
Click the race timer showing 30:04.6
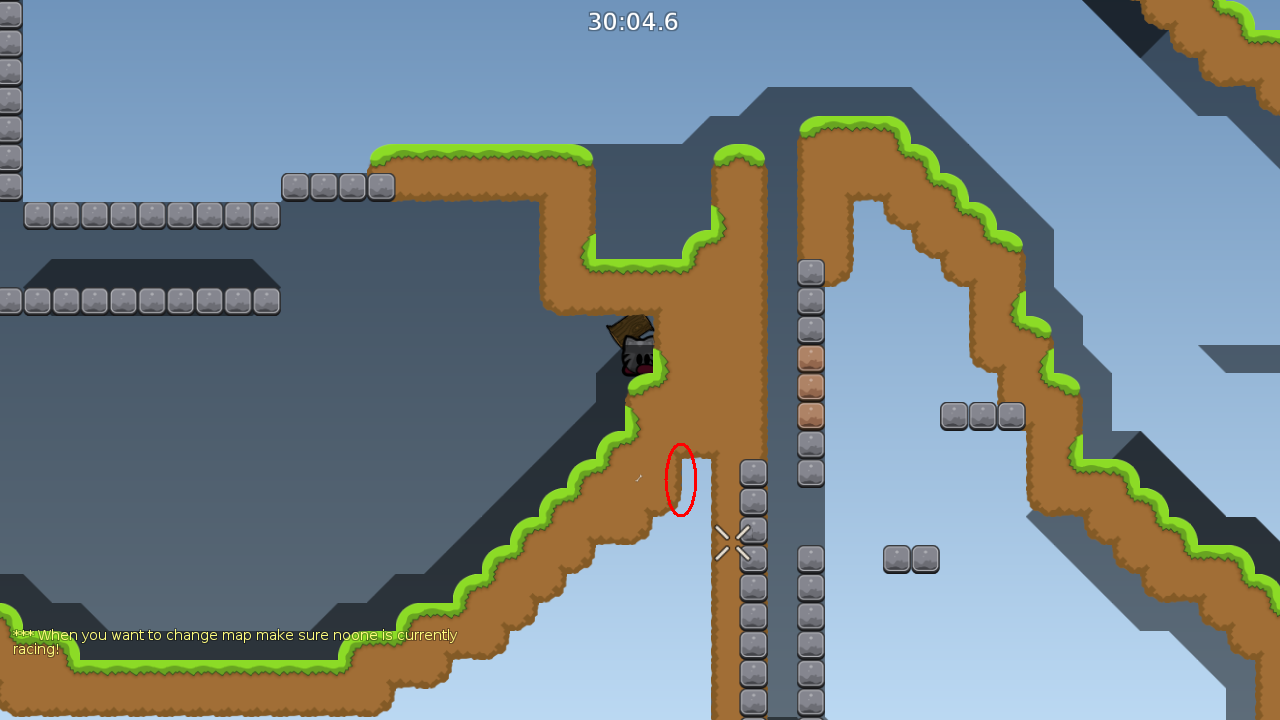(633, 21)
